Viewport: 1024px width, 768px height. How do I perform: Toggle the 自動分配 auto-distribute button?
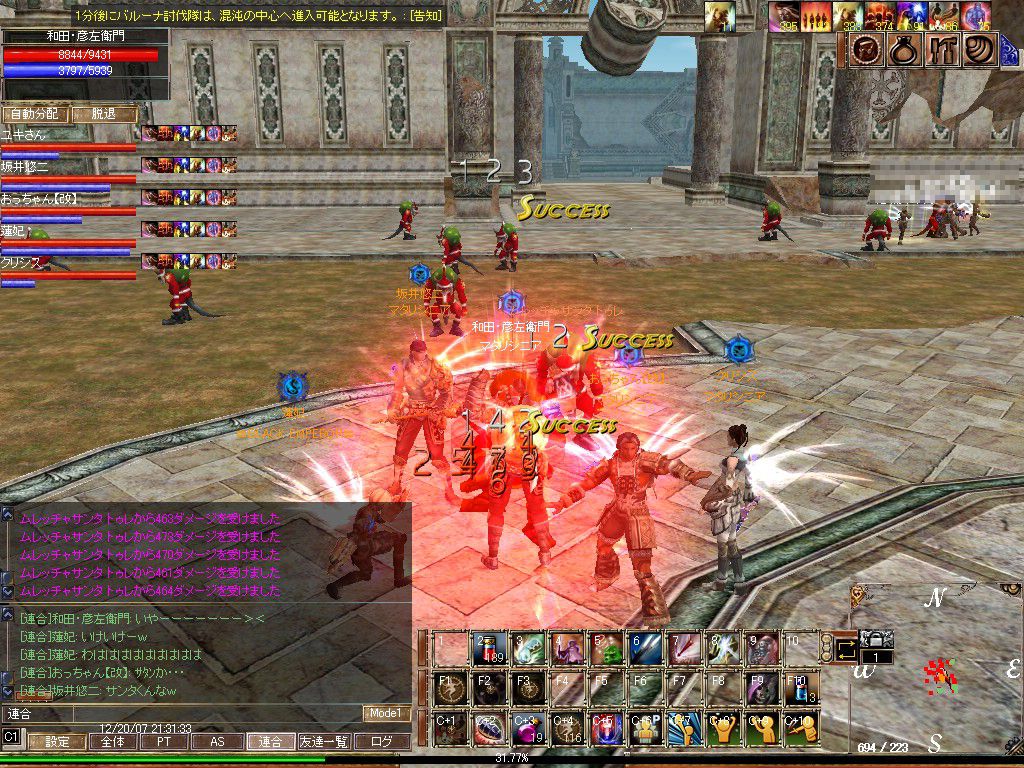pyautogui.click(x=33, y=114)
